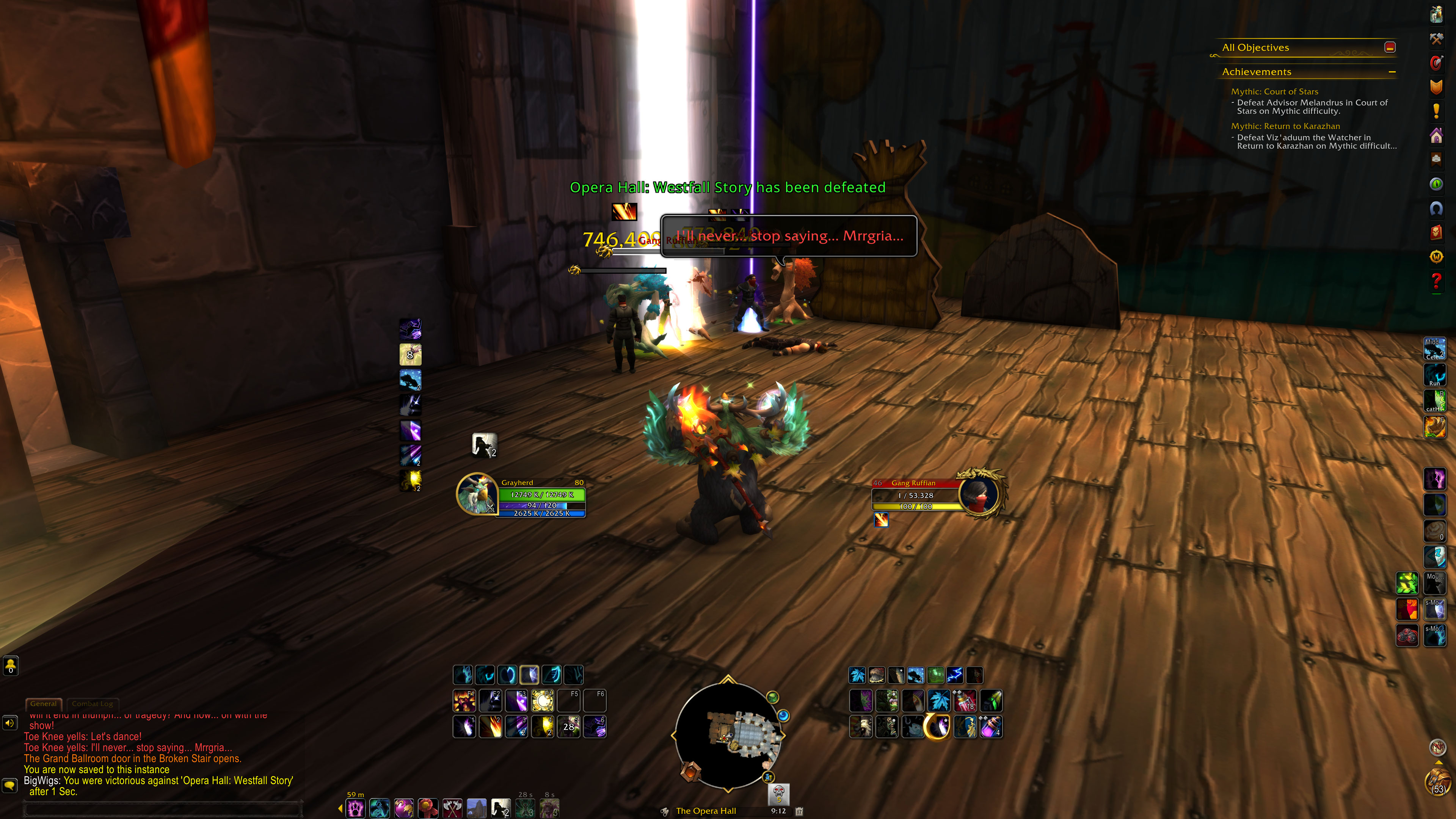
Task: Use the purple potion with 4 charges
Action: 991,727
